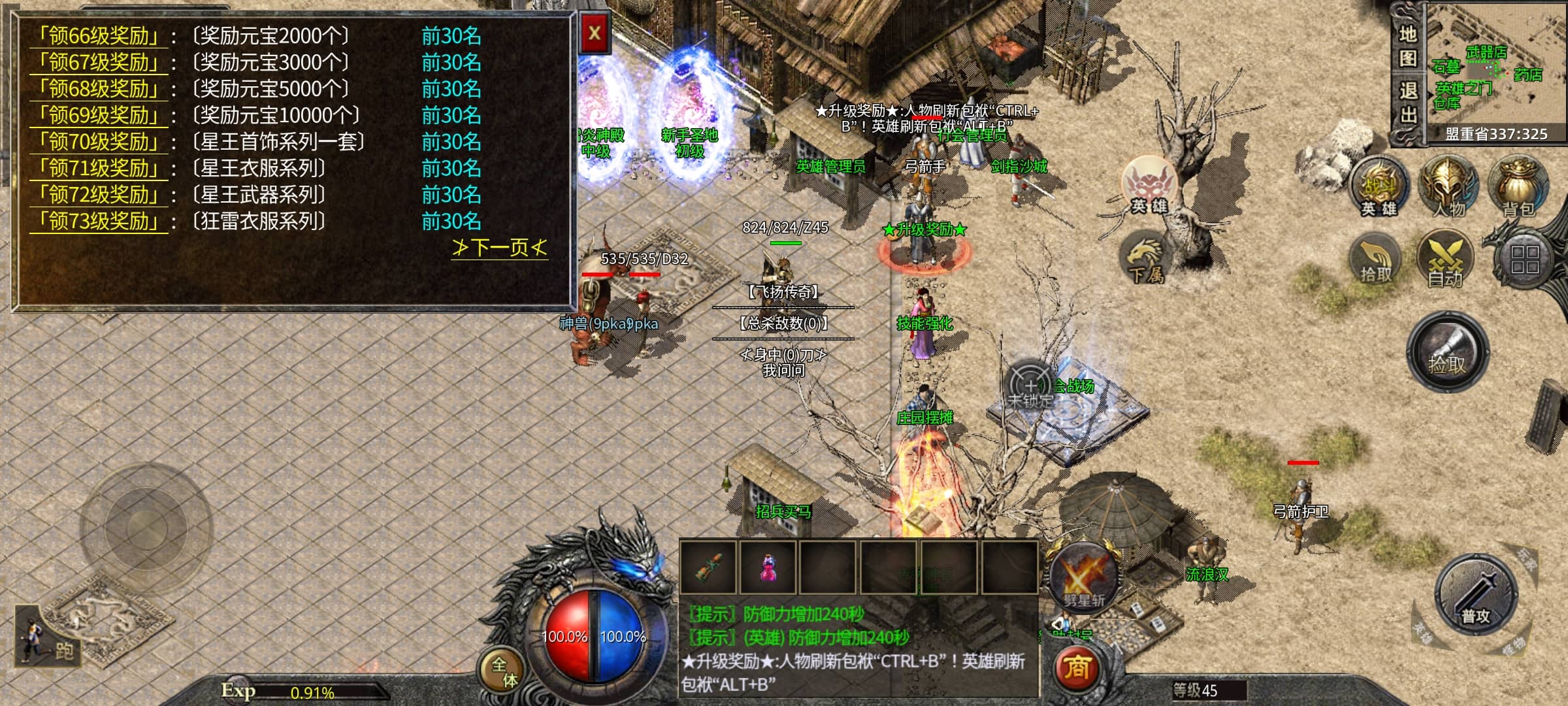The height and width of the screenshot is (706, 1568).
Task: Toggle the 战斗 英雄 hero combat icon
Action: click(1379, 188)
